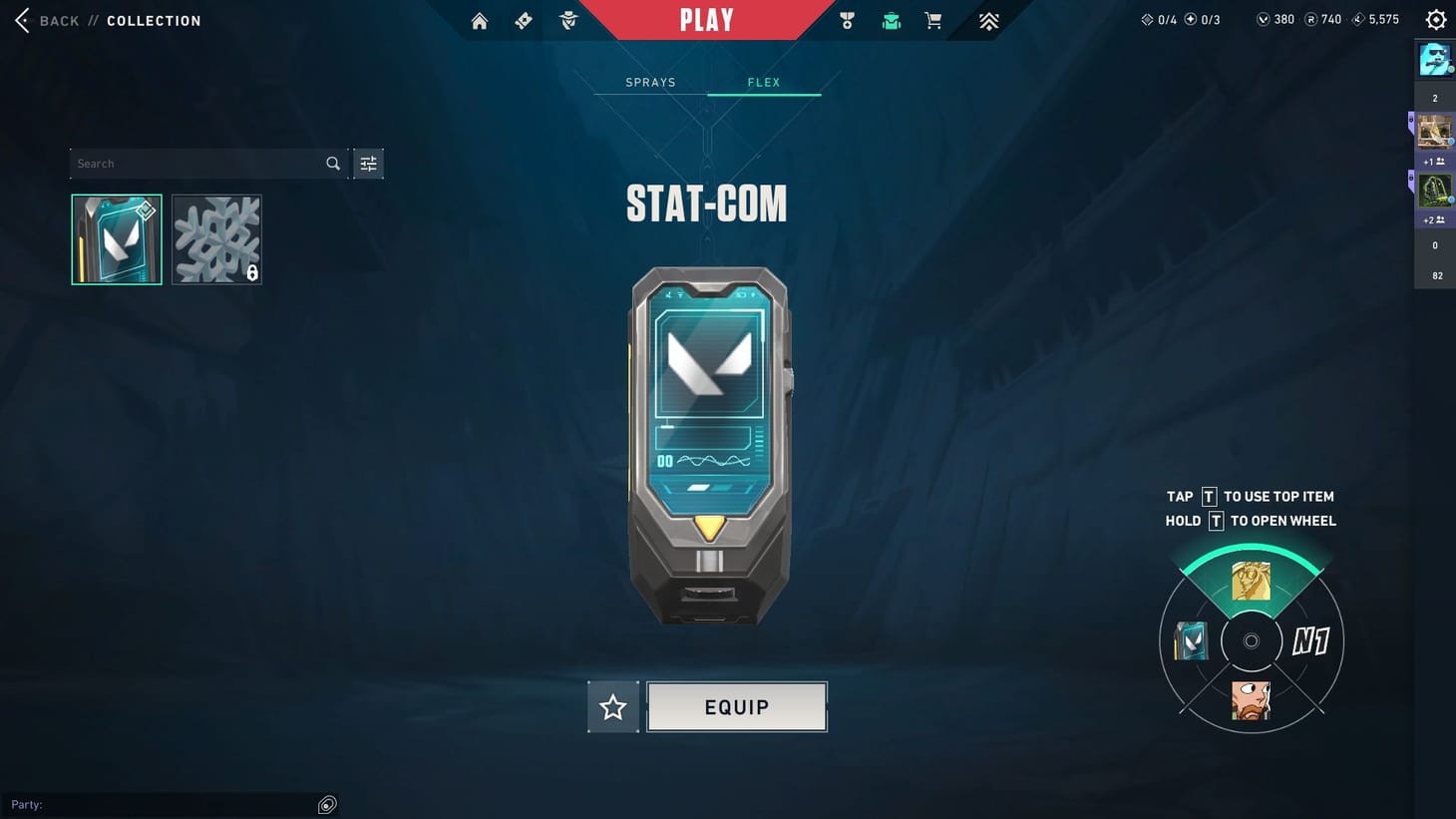Select the locked snowflake flex item

pos(216,238)
